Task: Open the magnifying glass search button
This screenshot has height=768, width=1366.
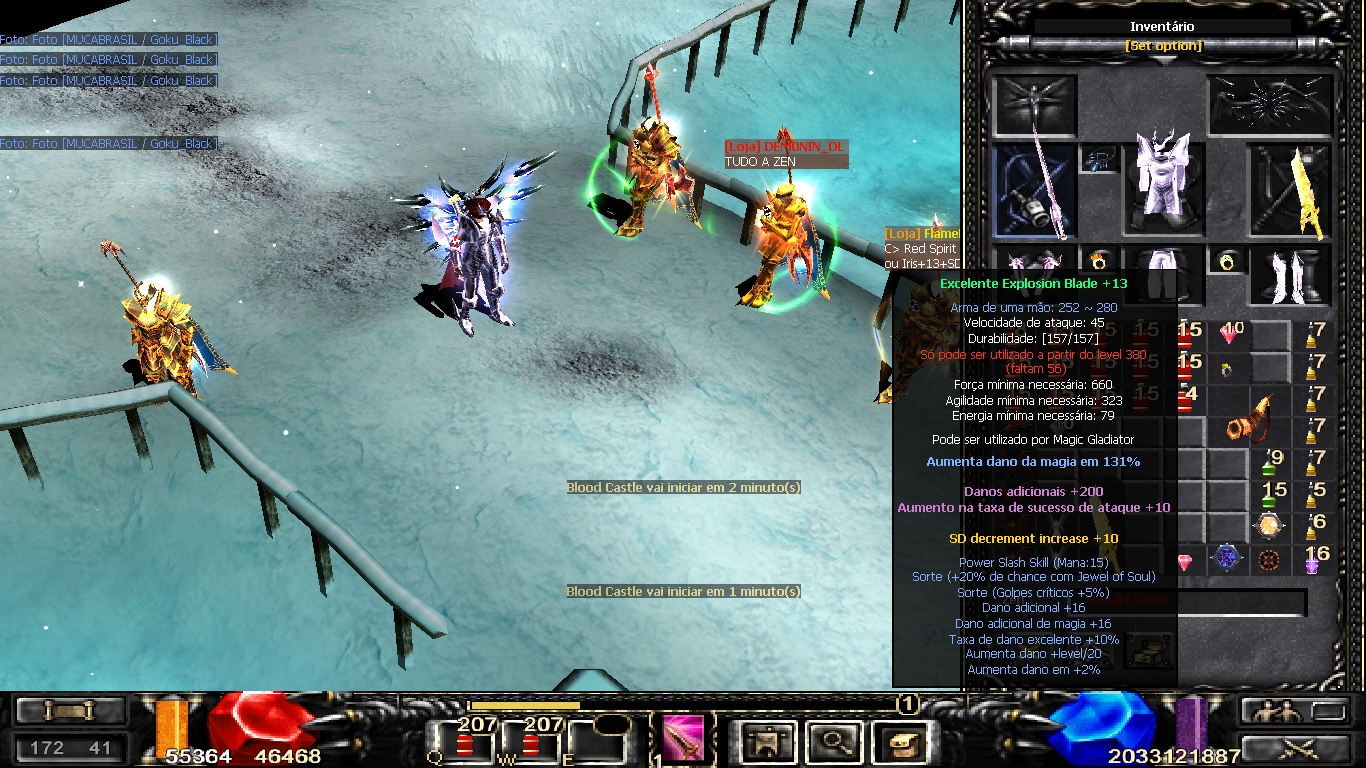Action: click(832, 740)
